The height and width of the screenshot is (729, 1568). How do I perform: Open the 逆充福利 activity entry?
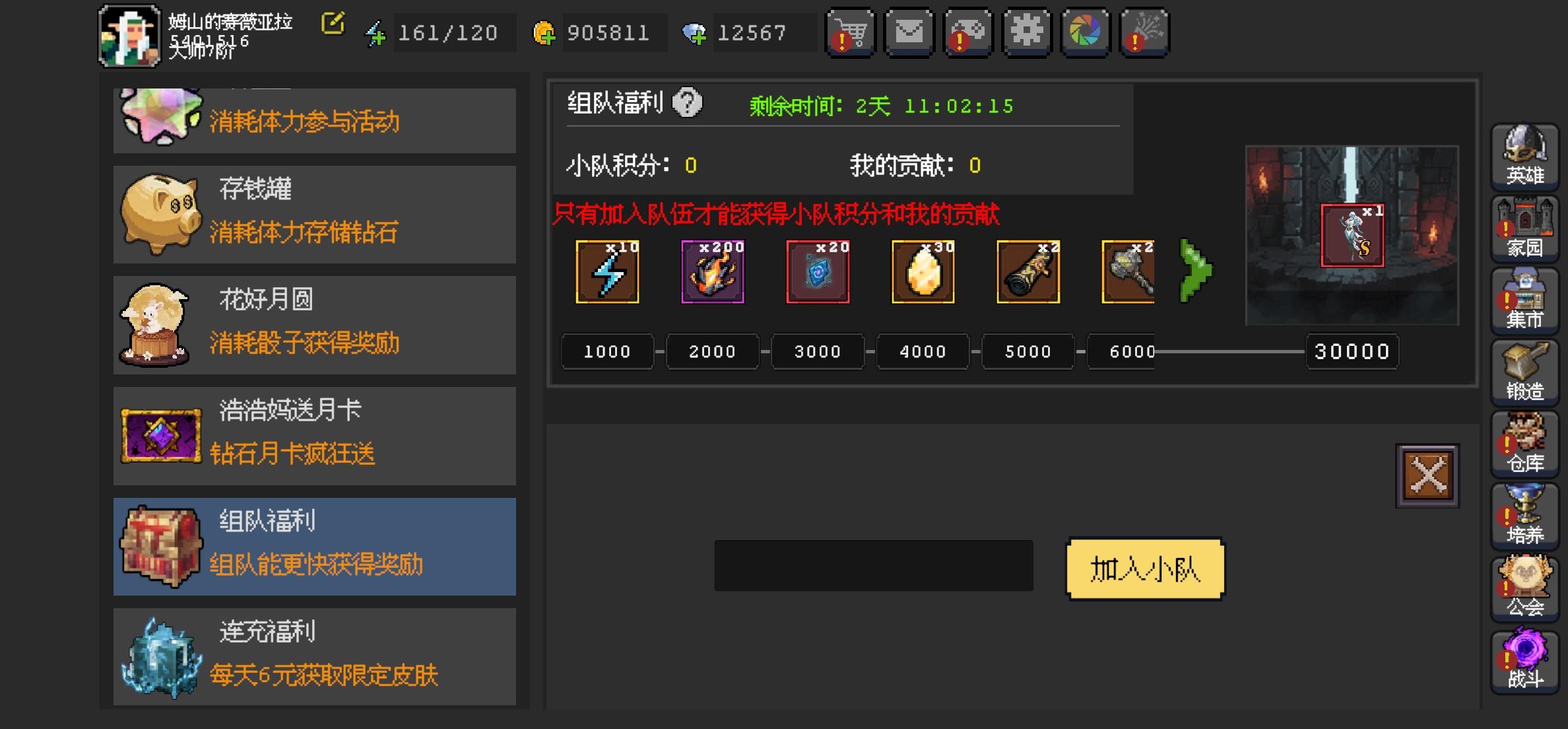(x=314, y=656)
